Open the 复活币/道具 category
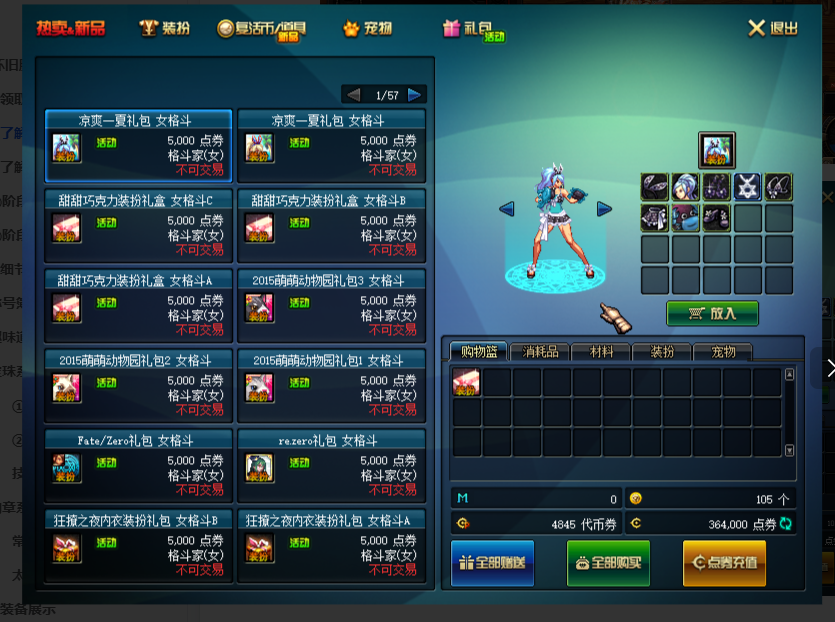Viewport: 835px width, 622px height. [261, 28]
